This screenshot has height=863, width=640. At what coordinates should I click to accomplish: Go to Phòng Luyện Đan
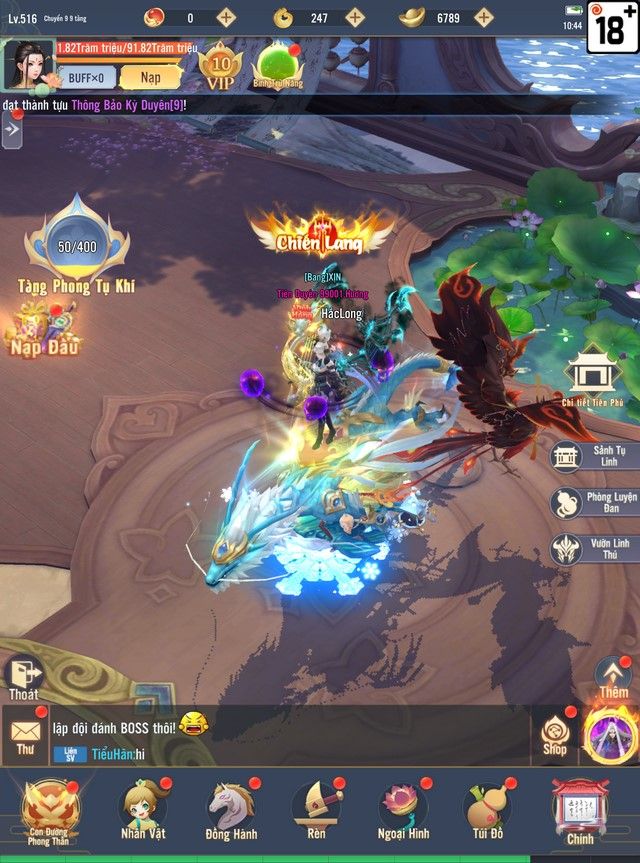pos(595,503)
